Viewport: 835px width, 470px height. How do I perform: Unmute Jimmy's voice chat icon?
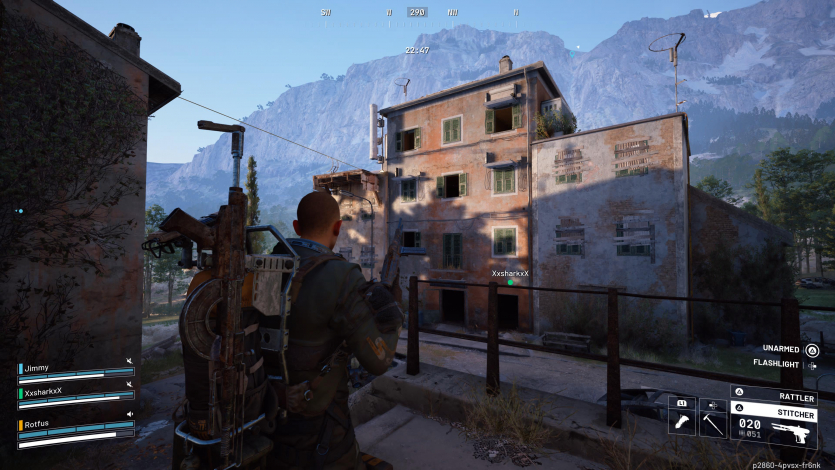point(129,361)
